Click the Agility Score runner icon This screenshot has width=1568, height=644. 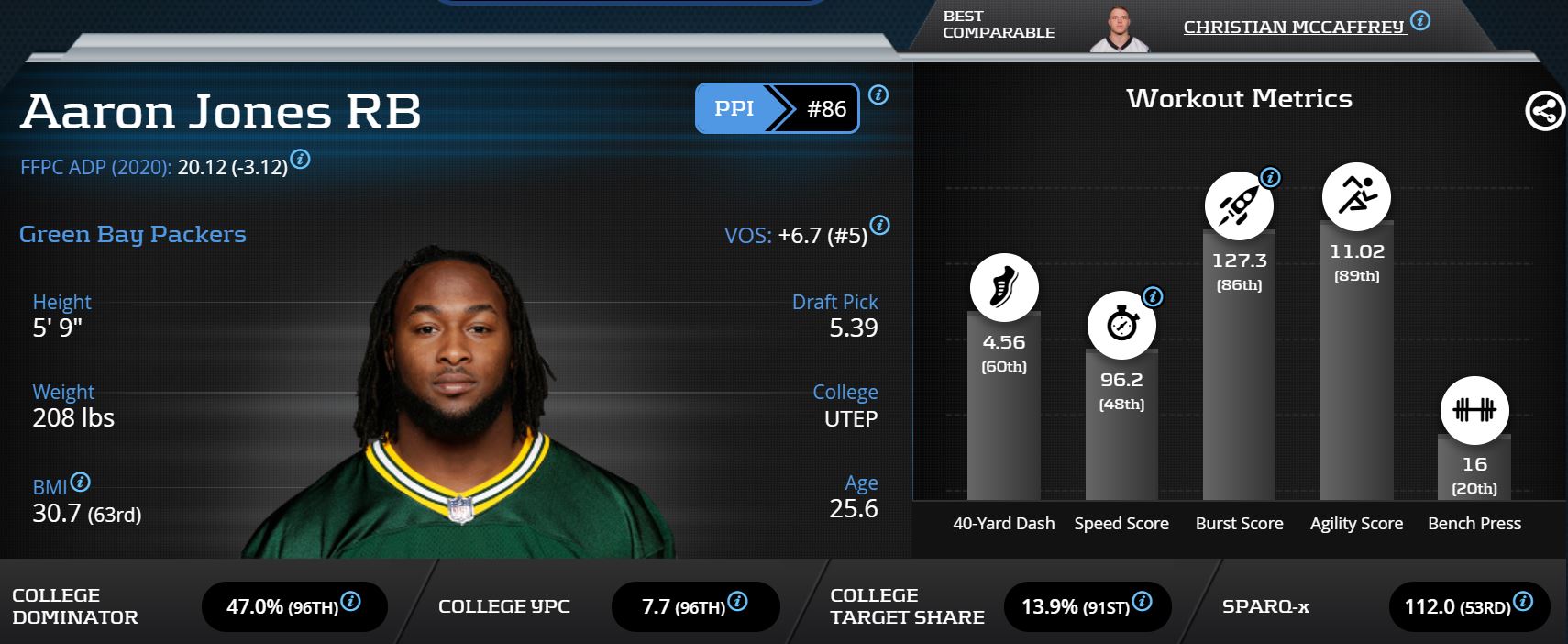[1356, 196]
